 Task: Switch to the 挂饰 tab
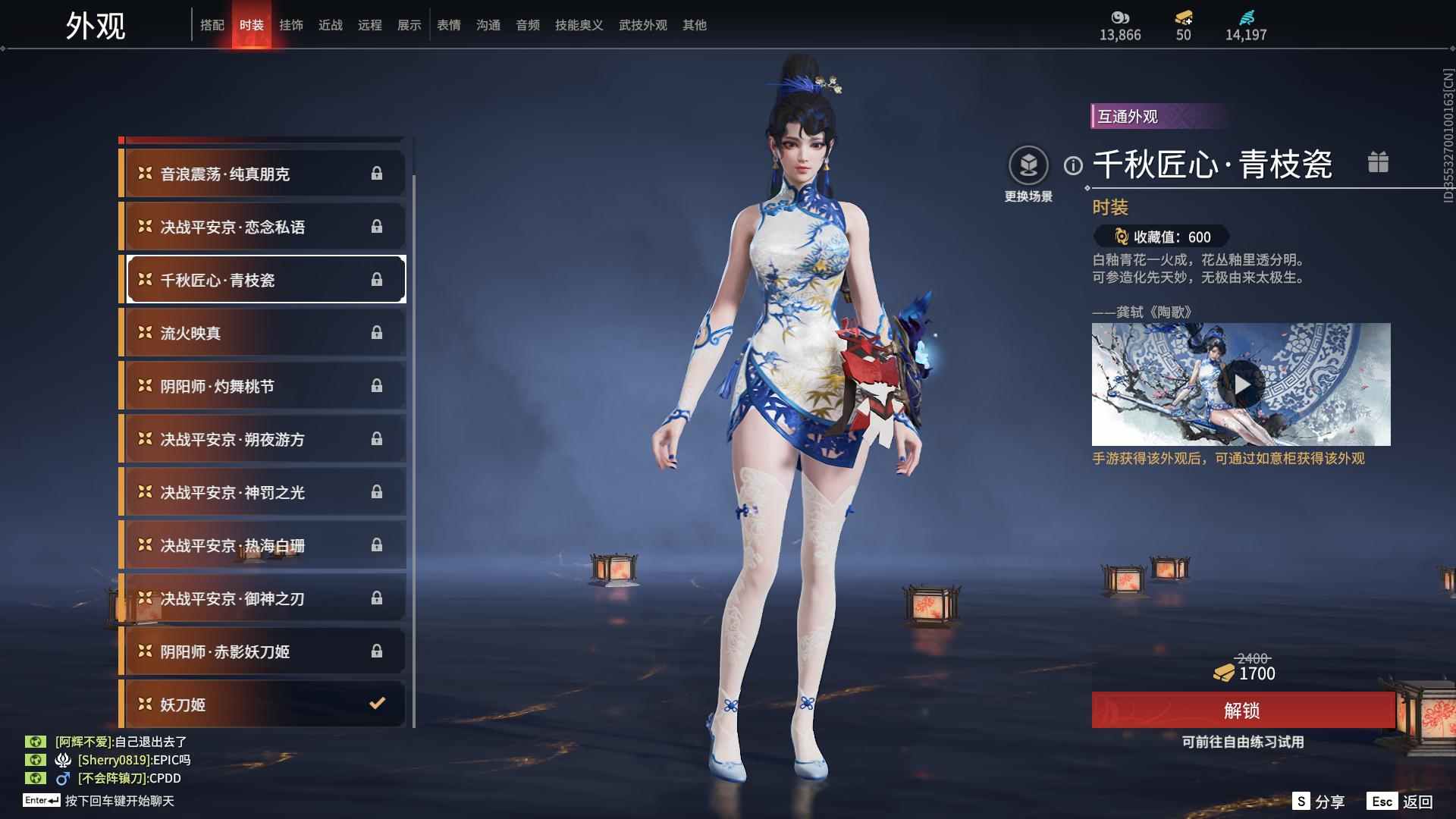tap(293, 24)
